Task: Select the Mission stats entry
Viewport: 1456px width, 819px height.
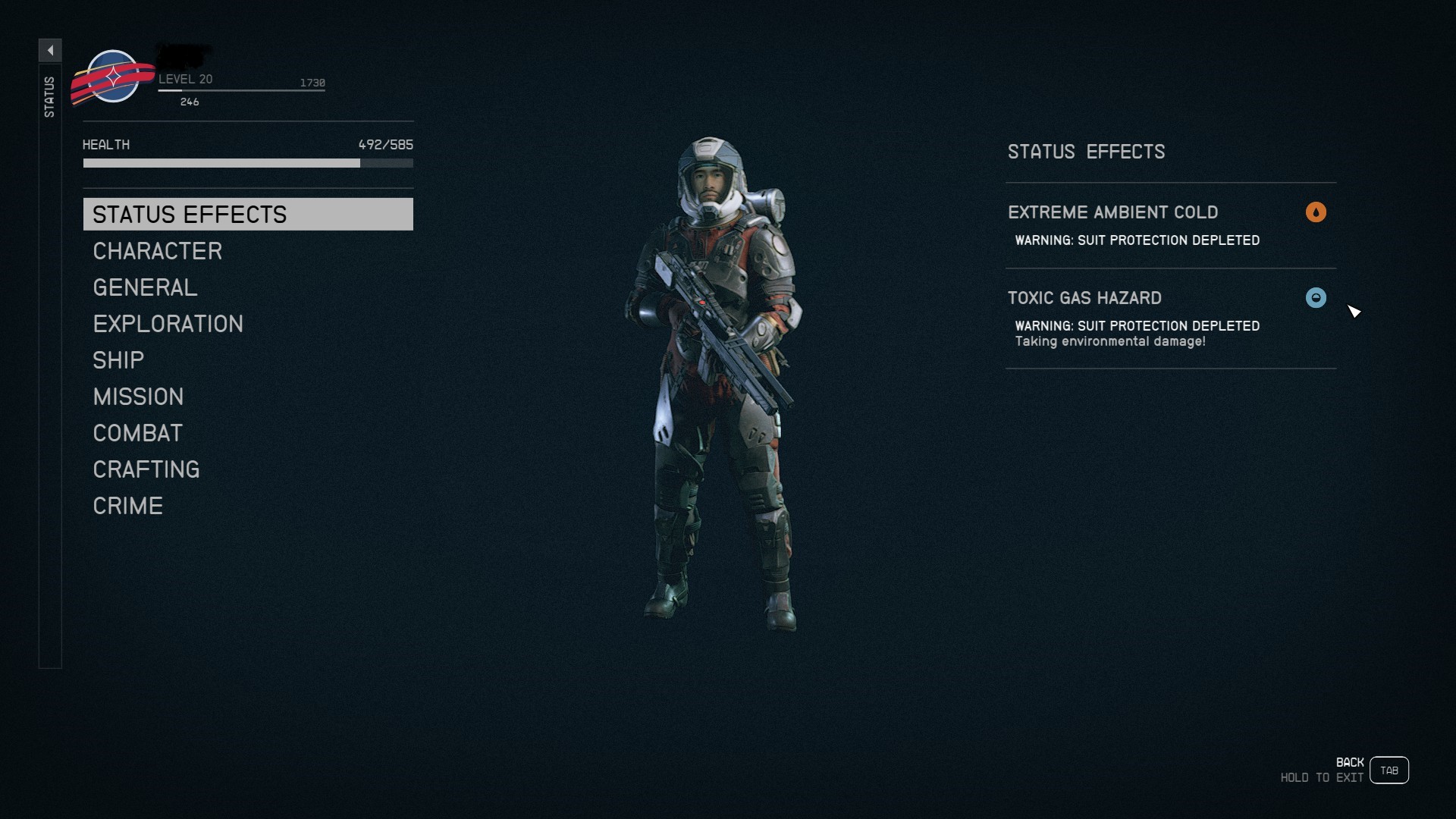Action: pyautogui.click(x=138, y=397)
